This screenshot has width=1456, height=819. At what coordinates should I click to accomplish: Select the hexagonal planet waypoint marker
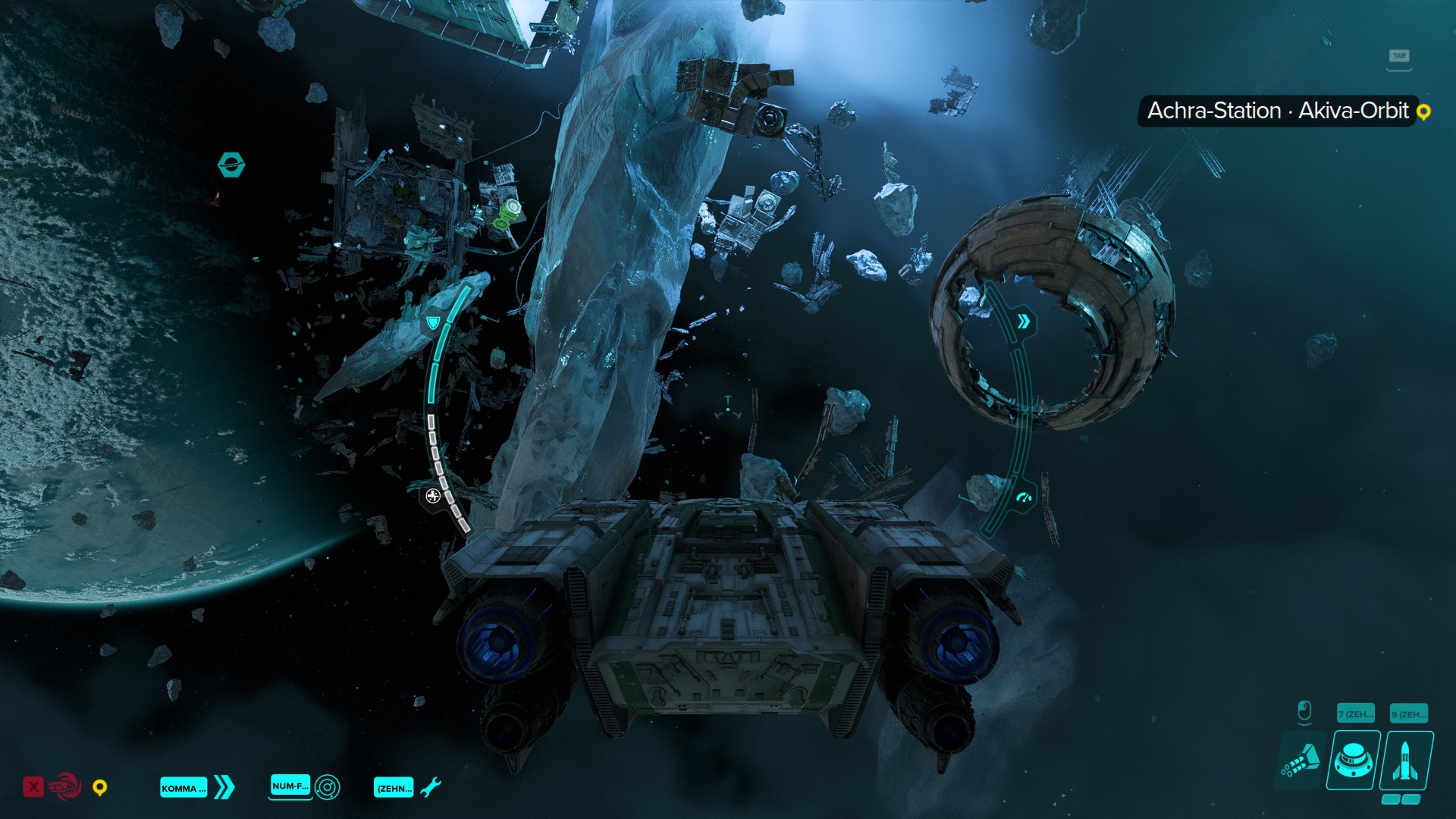(x=231, y=165)
